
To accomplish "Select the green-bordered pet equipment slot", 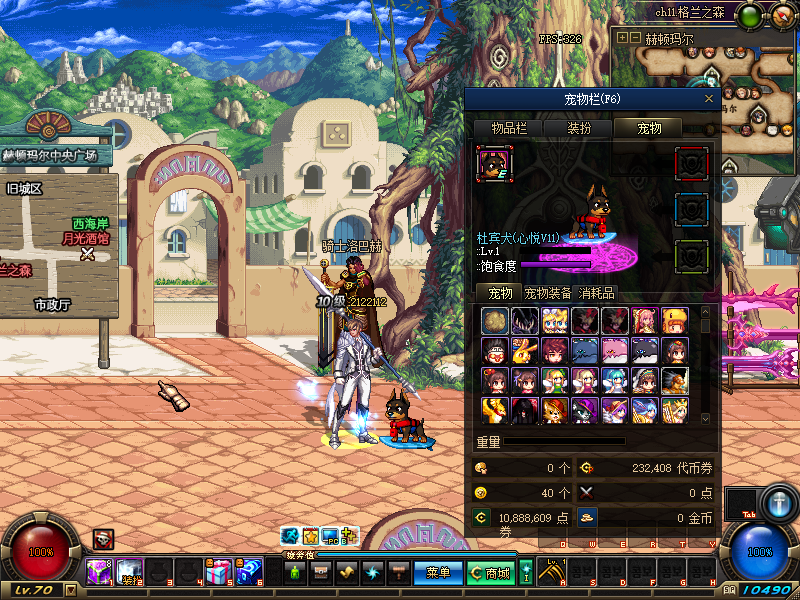I will 692,255.
